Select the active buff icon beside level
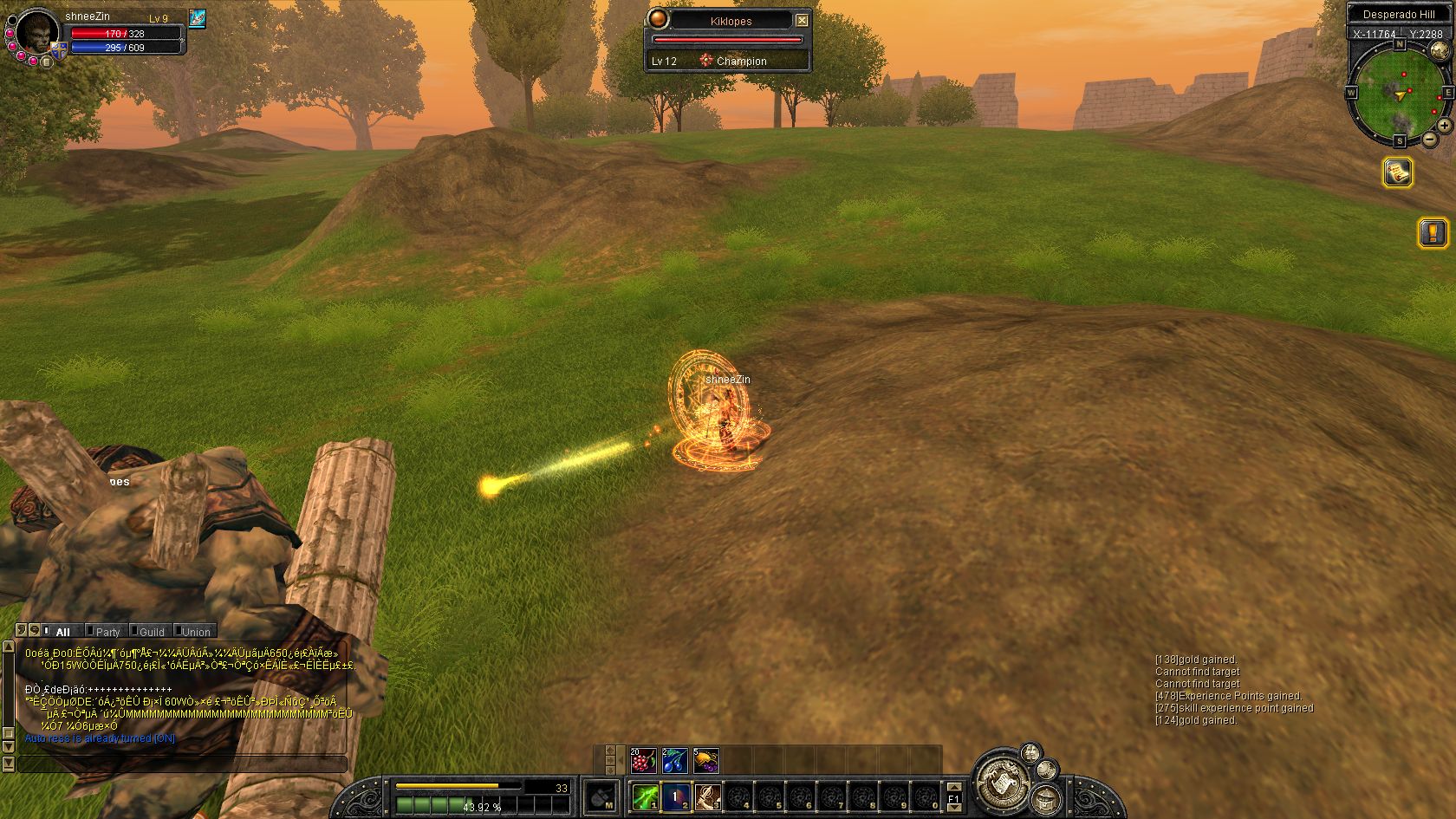Image resolution: width=1456 pixels, height=819 pixels. point(197,18)
